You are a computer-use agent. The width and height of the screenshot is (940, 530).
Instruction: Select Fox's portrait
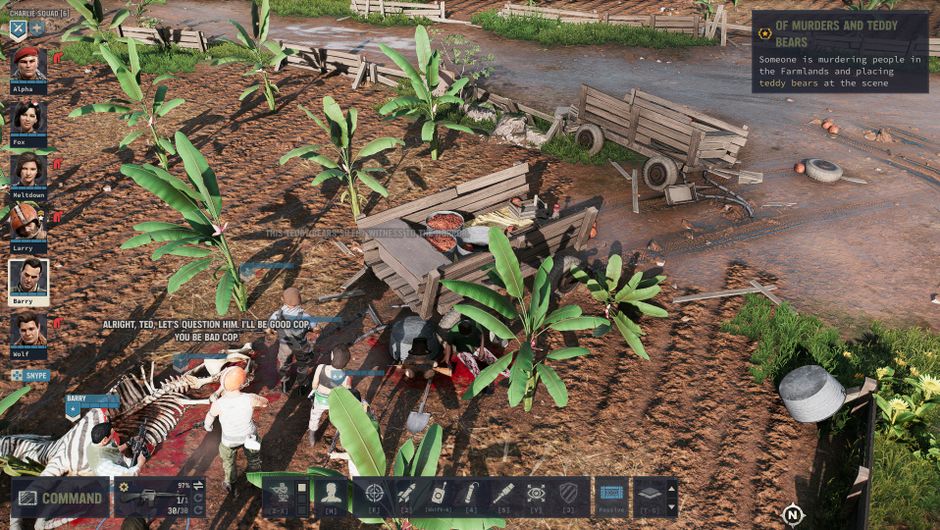pyautogui.click(x=28, y=120)
